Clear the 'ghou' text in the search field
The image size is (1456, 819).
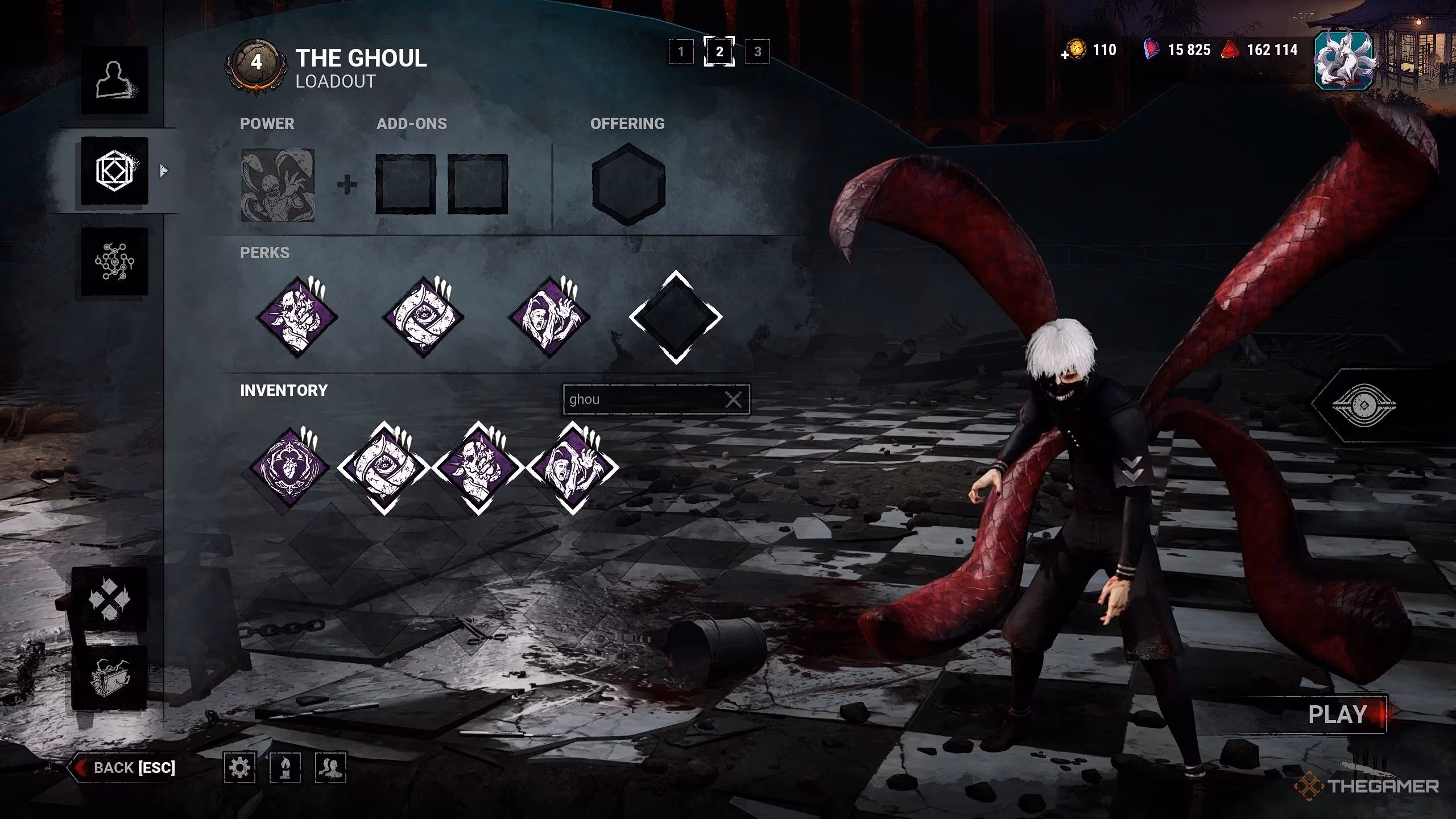coord(735,399)
